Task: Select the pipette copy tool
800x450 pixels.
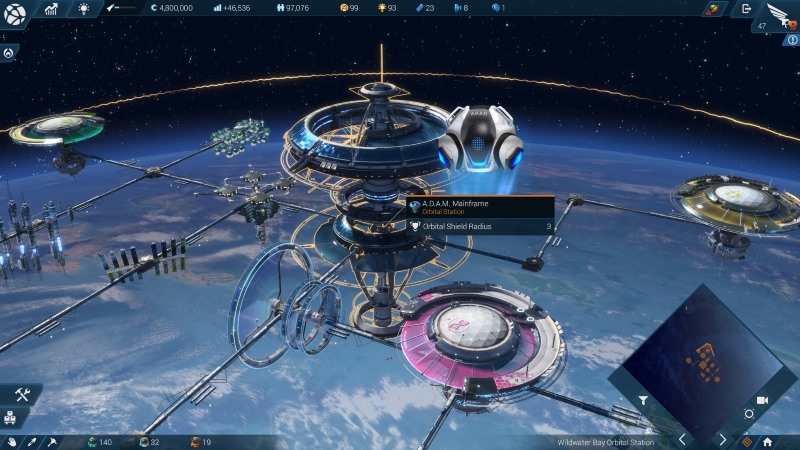Action: (x=31, y=441)
